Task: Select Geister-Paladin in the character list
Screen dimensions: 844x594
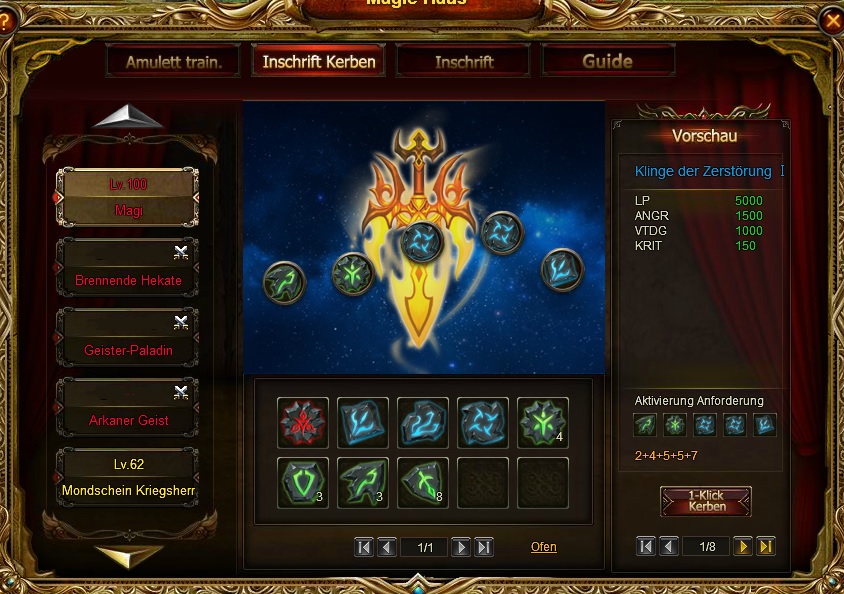Action: pyautogui.click(x=127, y=338)
